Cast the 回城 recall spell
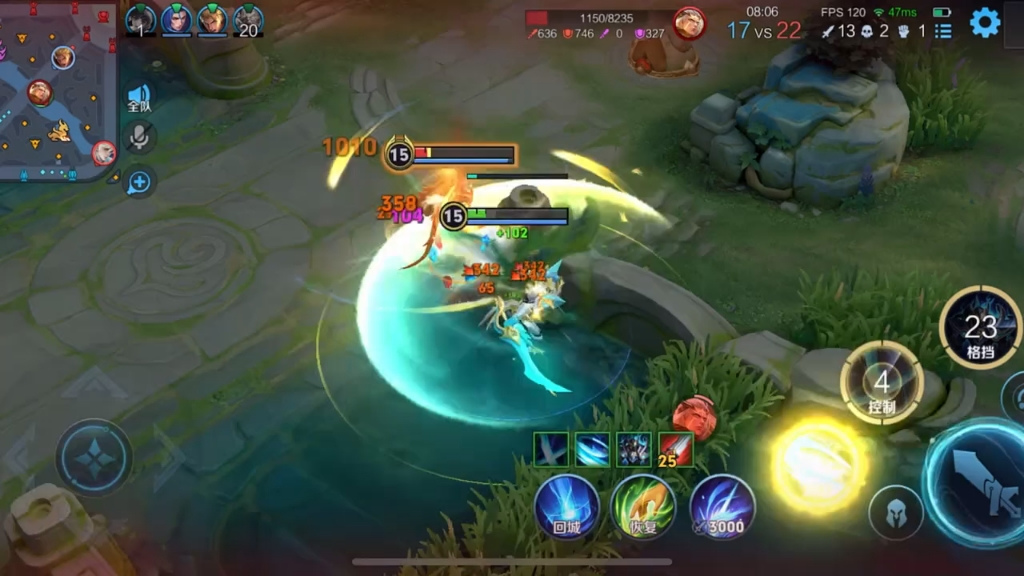Image resolution: width=1024 pixels, height=576 pixels. point(567,505)
